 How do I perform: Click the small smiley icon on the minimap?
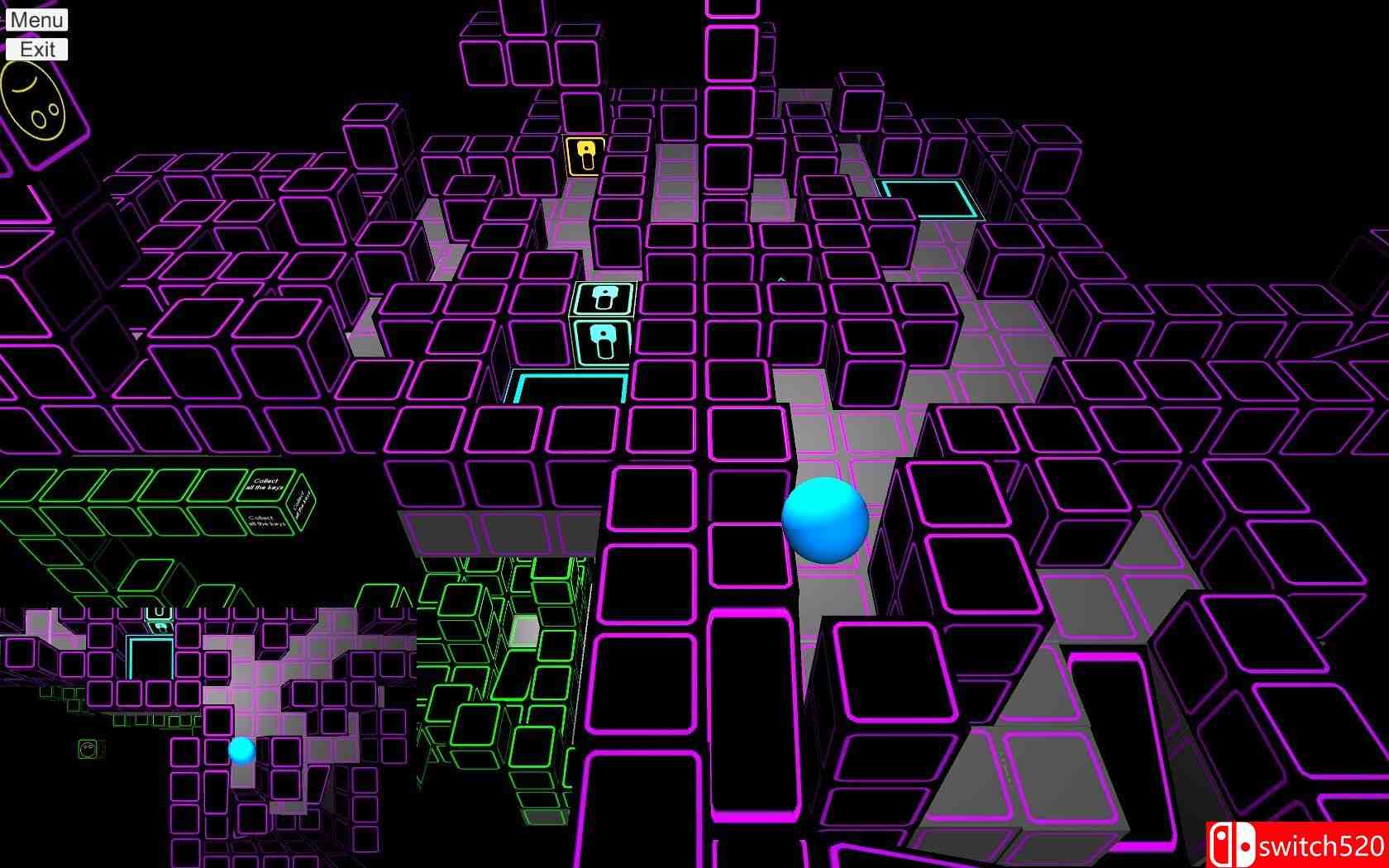pos(89,748)
